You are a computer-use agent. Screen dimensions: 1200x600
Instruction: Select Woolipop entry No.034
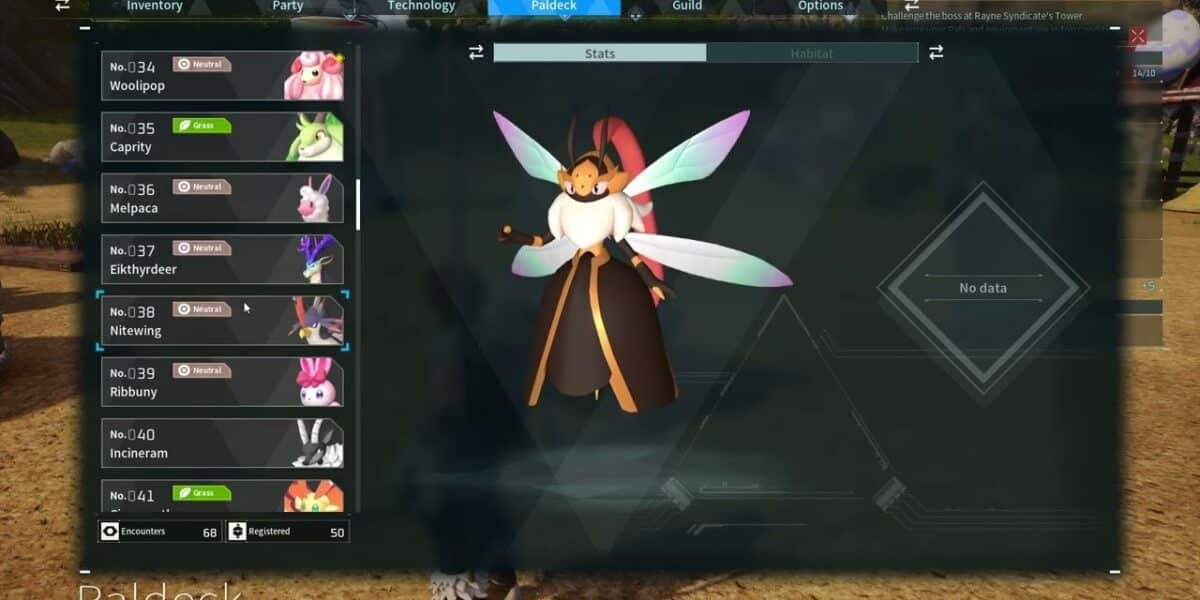(223, 76)
